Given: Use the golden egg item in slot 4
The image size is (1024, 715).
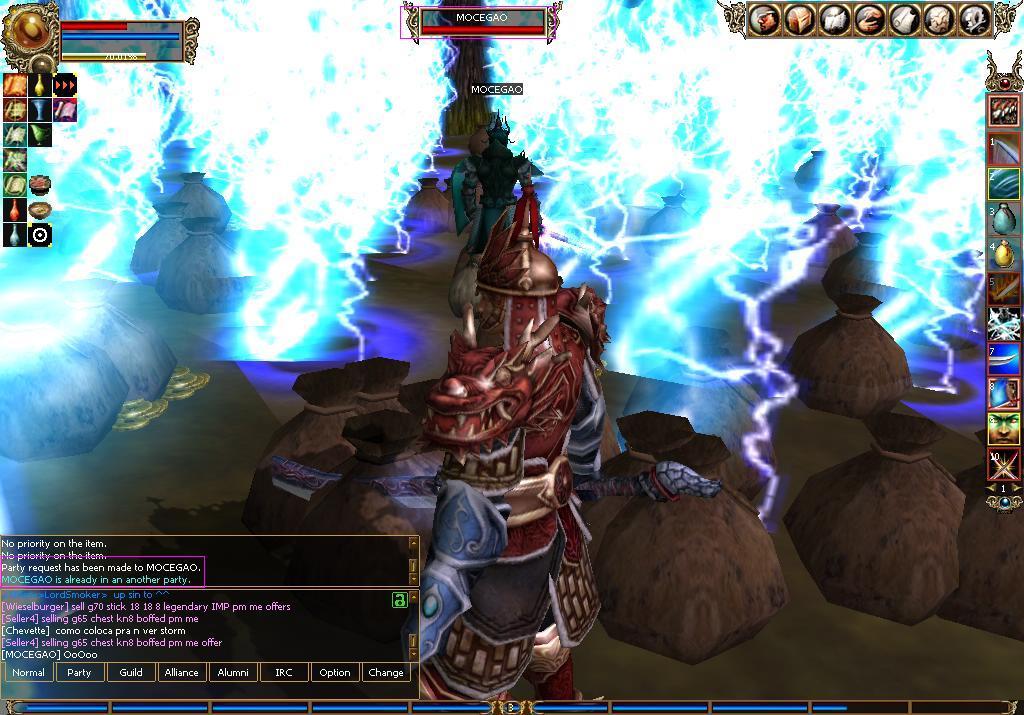Looking at the screenshot, I should [x=1004, y=254].
